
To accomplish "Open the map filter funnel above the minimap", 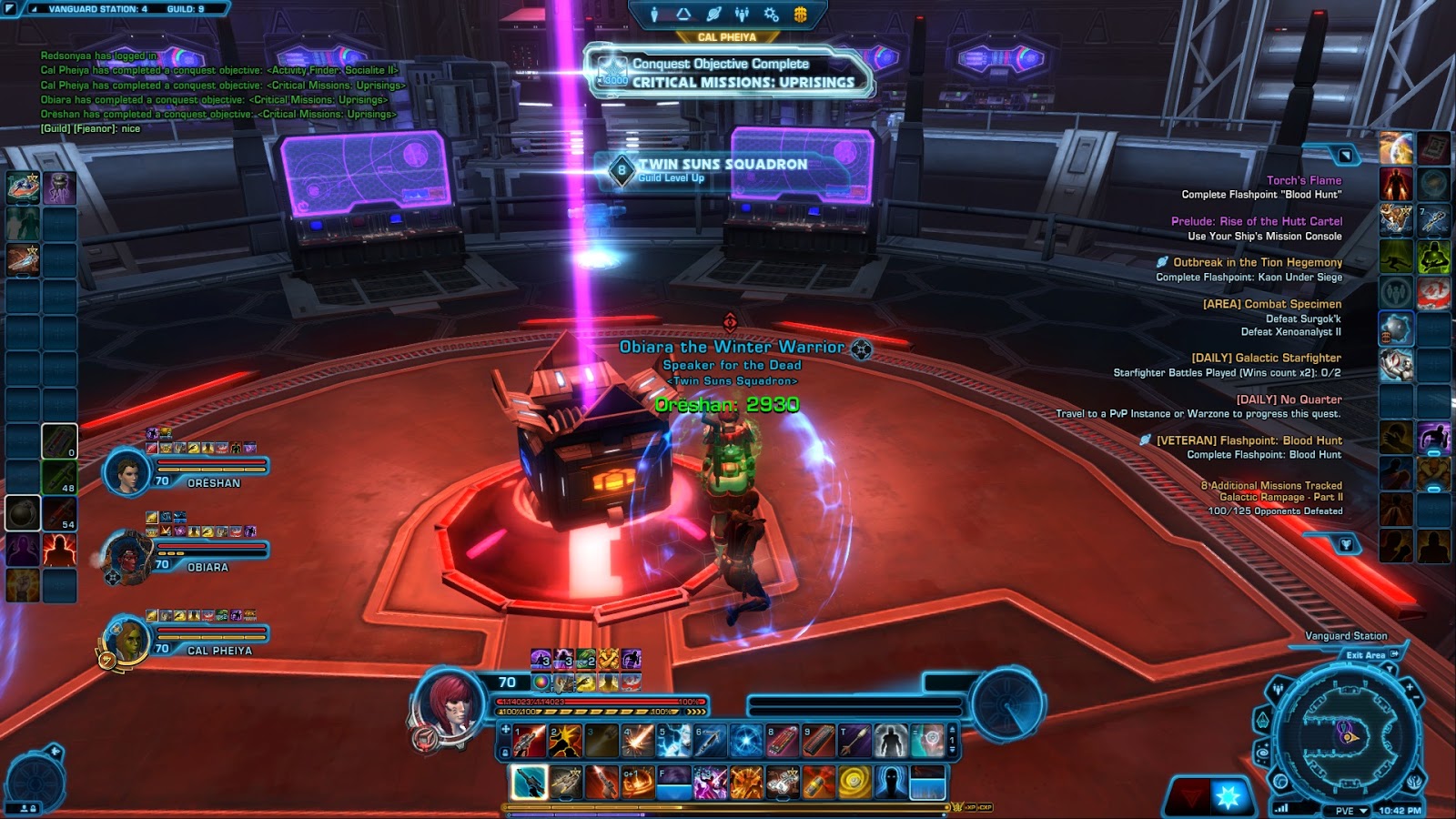I will tap(1390, 669).
